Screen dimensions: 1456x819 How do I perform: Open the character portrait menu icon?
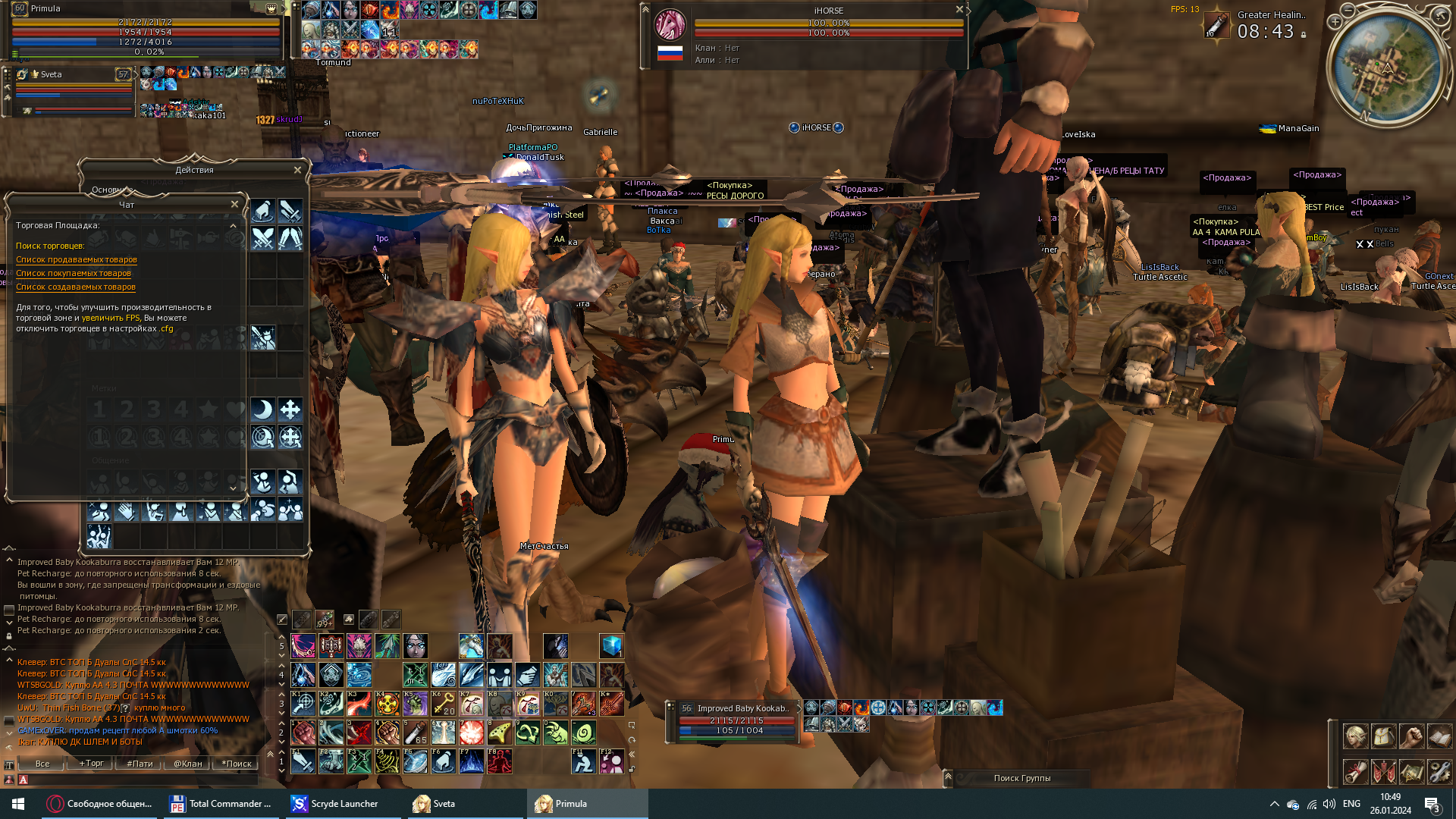coord(1355,736)
